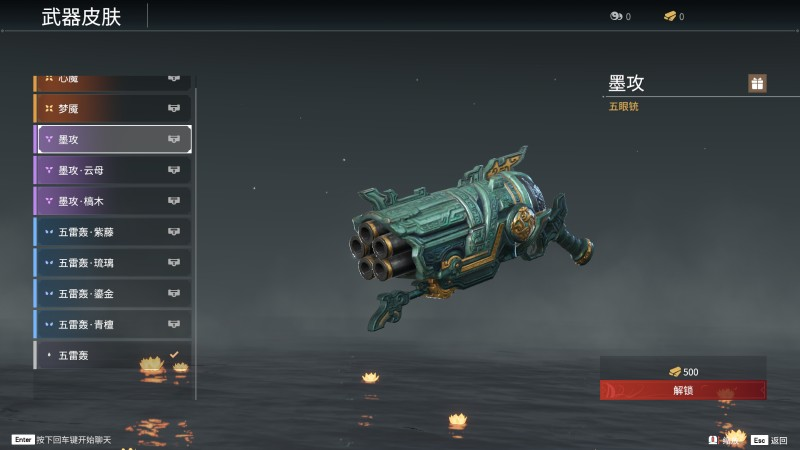
Task: Choose the 五雷轰·青檀 skin
Action: 113,324
